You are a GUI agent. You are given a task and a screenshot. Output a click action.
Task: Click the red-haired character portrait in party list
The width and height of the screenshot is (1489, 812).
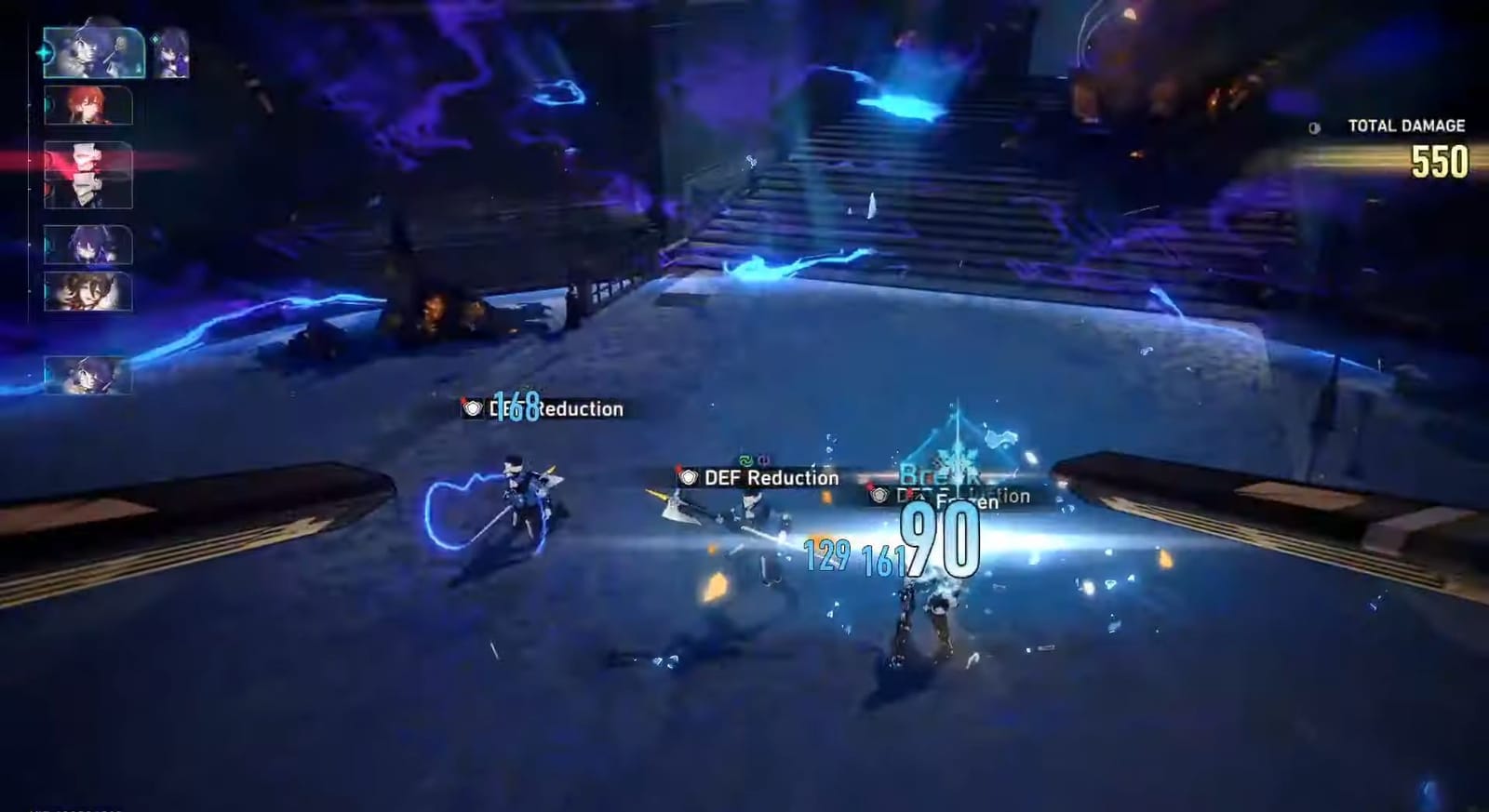click(x=88, y=107)
